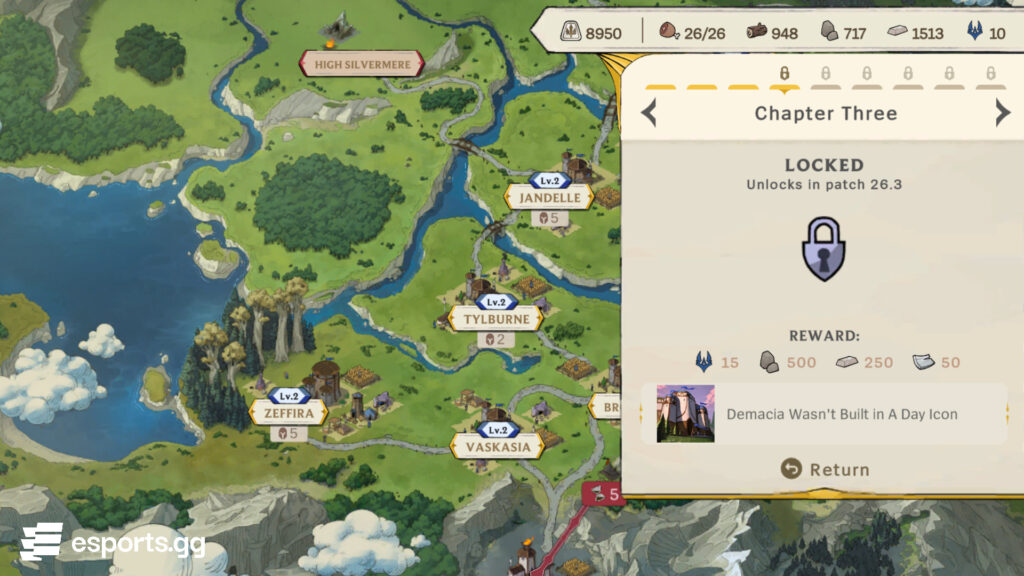Select the Vaskasia settlement

click(x=497, y=446)
